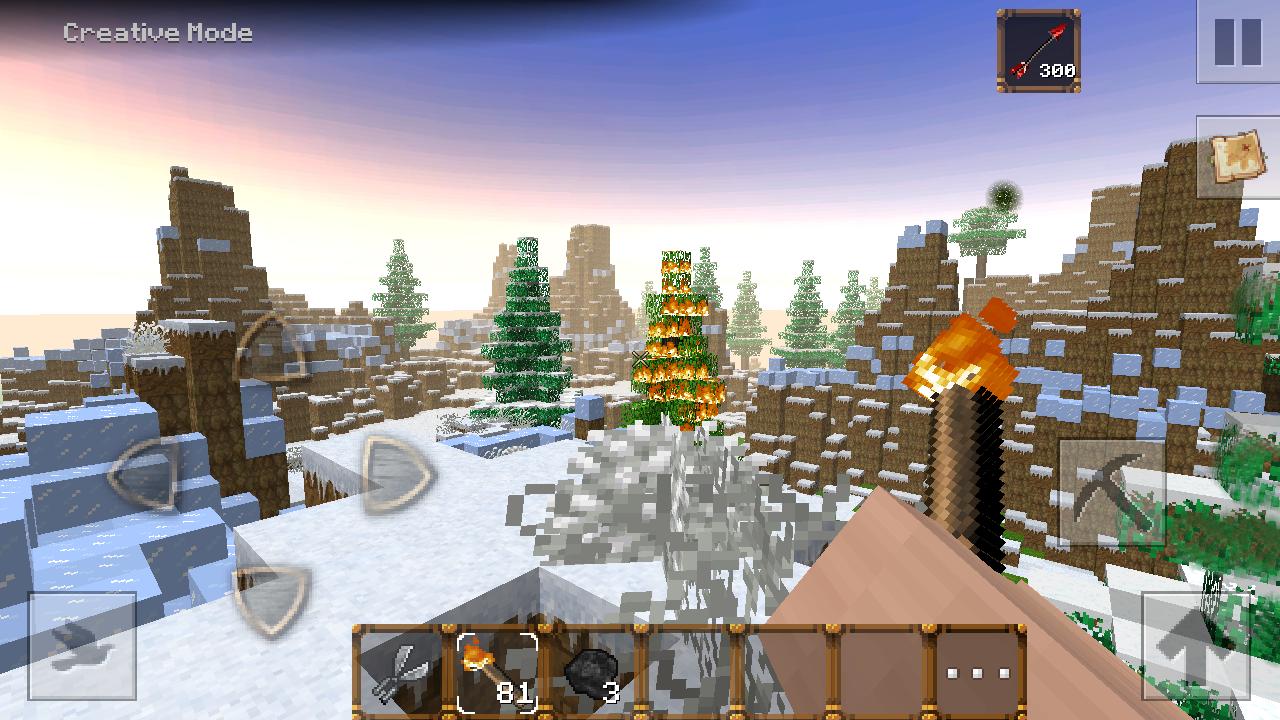
Task: Pause the game
Action: click(1238, 42)
